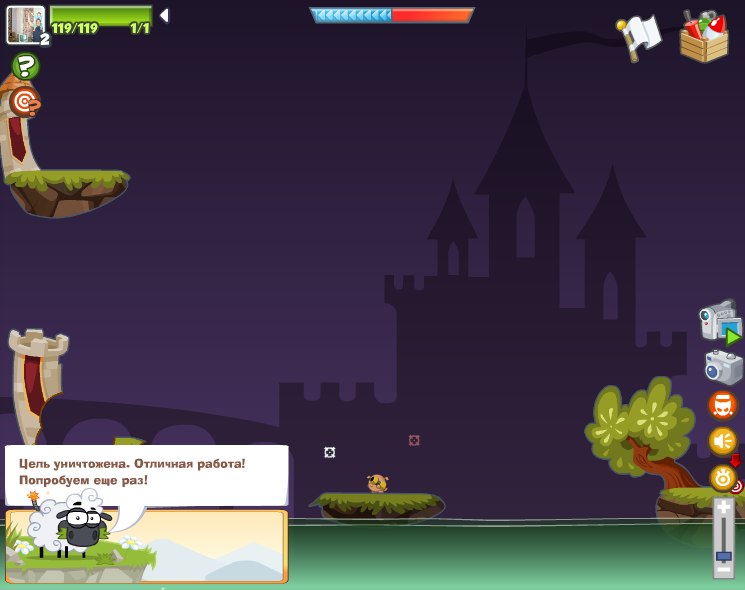Open the weapon crate inventory
This screenshot has height=590, width=745.
[704, 37]
